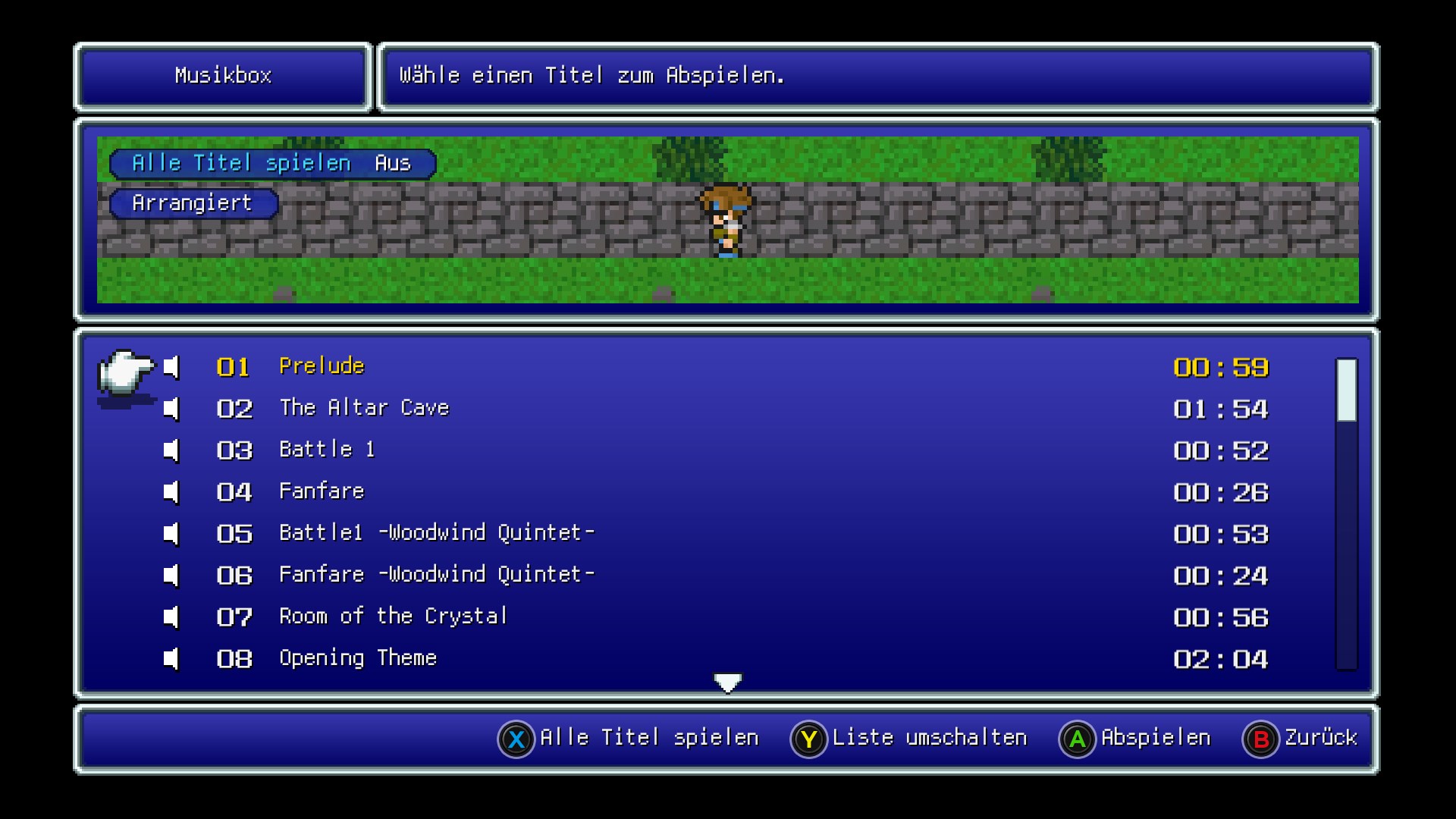
Task: Click the track list scrollbar thumb
Action: point(1346,390)
